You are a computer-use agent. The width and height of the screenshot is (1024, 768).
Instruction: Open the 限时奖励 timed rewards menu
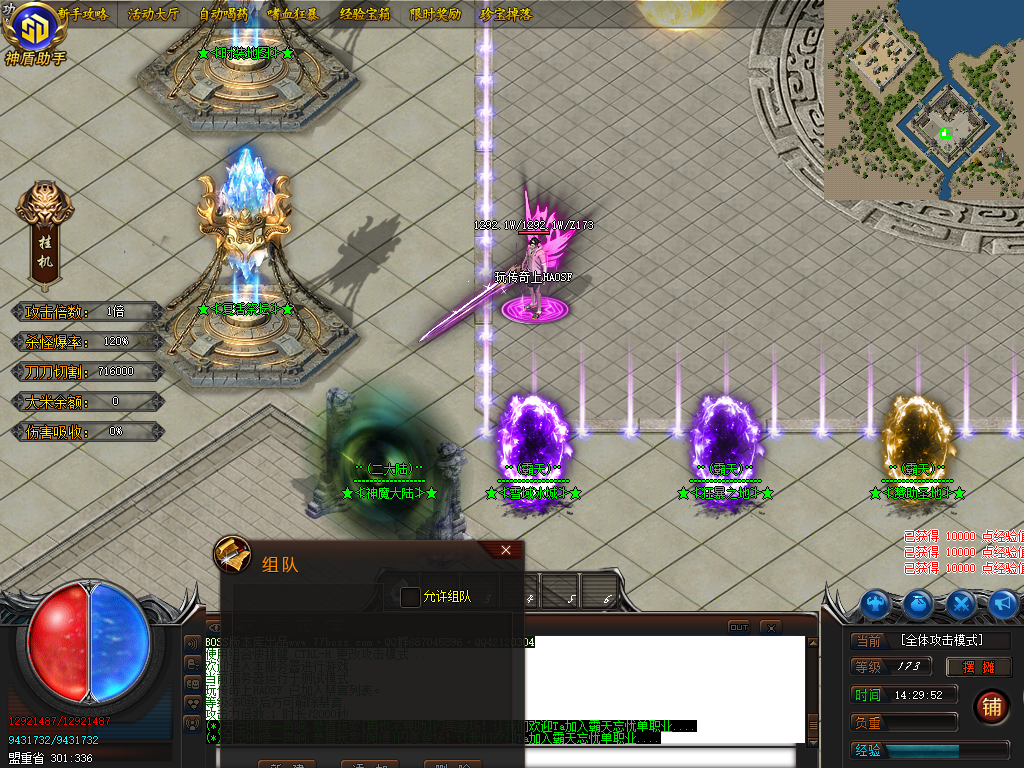435,14
